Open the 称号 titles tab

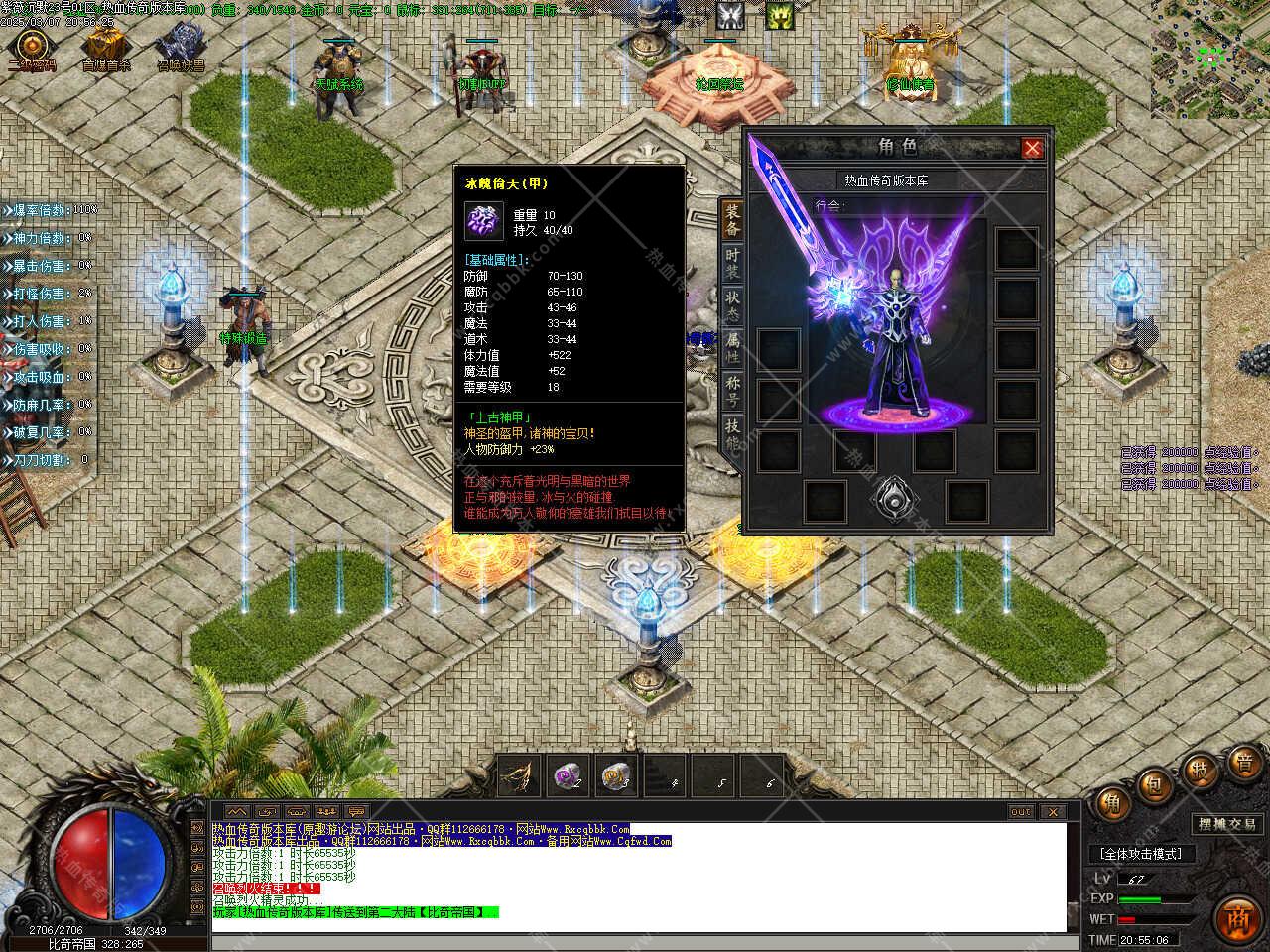coord(732,389)
